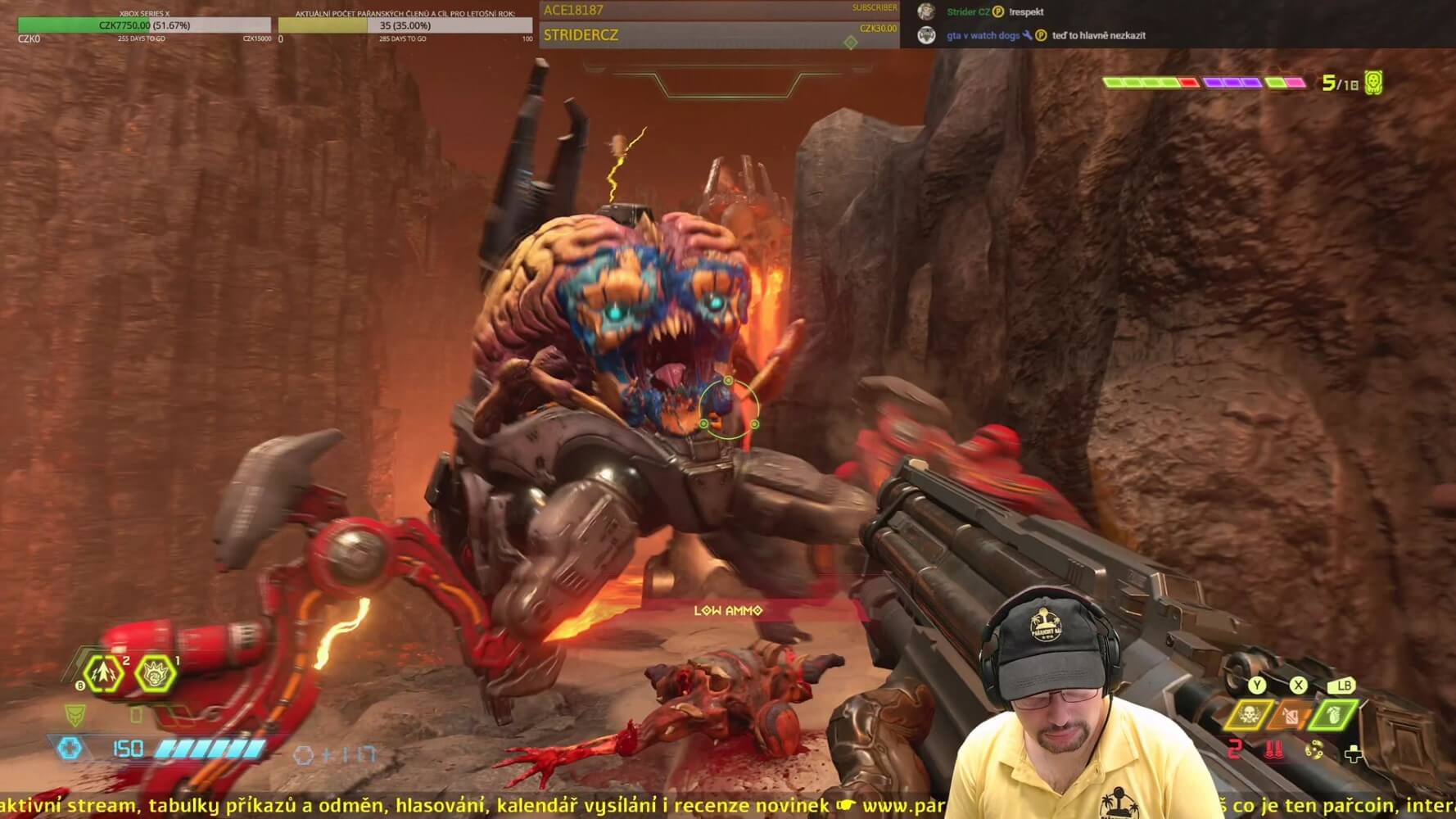Select the flaming skull hexagon icon

pyautogui.click(x=155, y=674)
